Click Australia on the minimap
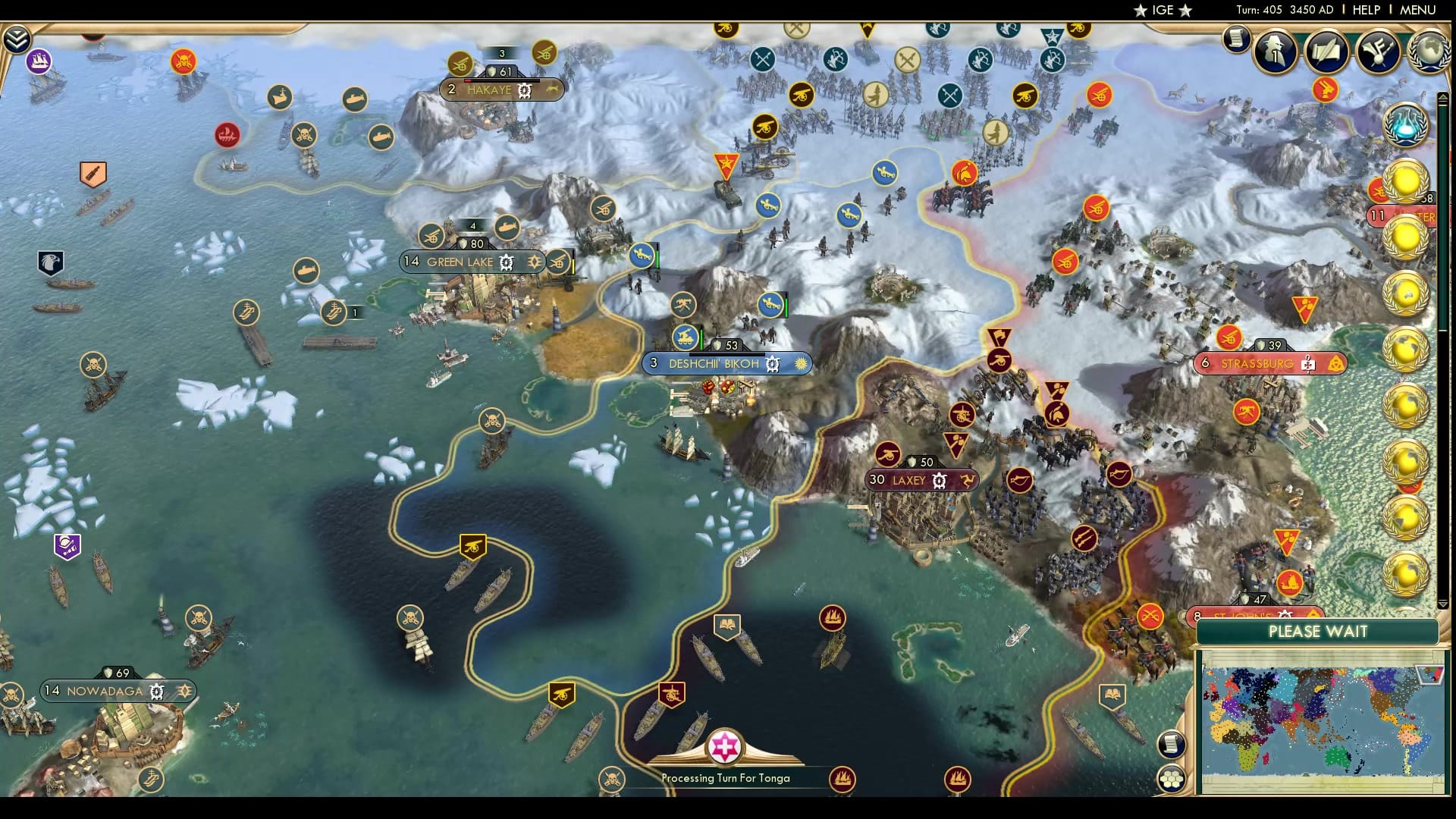The image size is (1456, 819). 1338,756
